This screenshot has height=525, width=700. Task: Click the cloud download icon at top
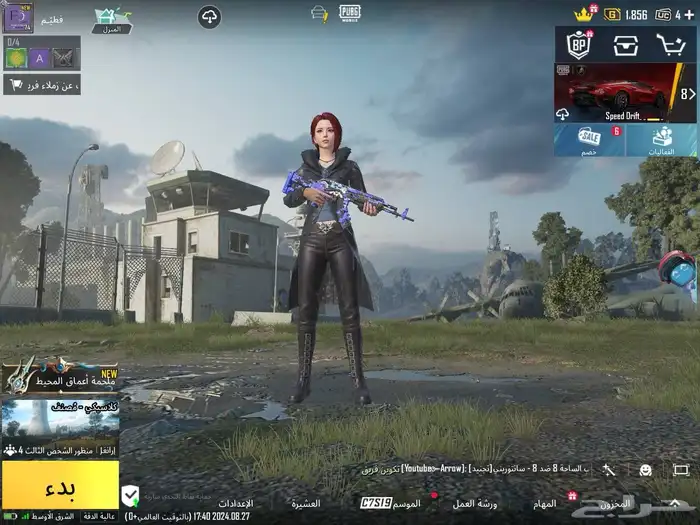click(209, 16)
